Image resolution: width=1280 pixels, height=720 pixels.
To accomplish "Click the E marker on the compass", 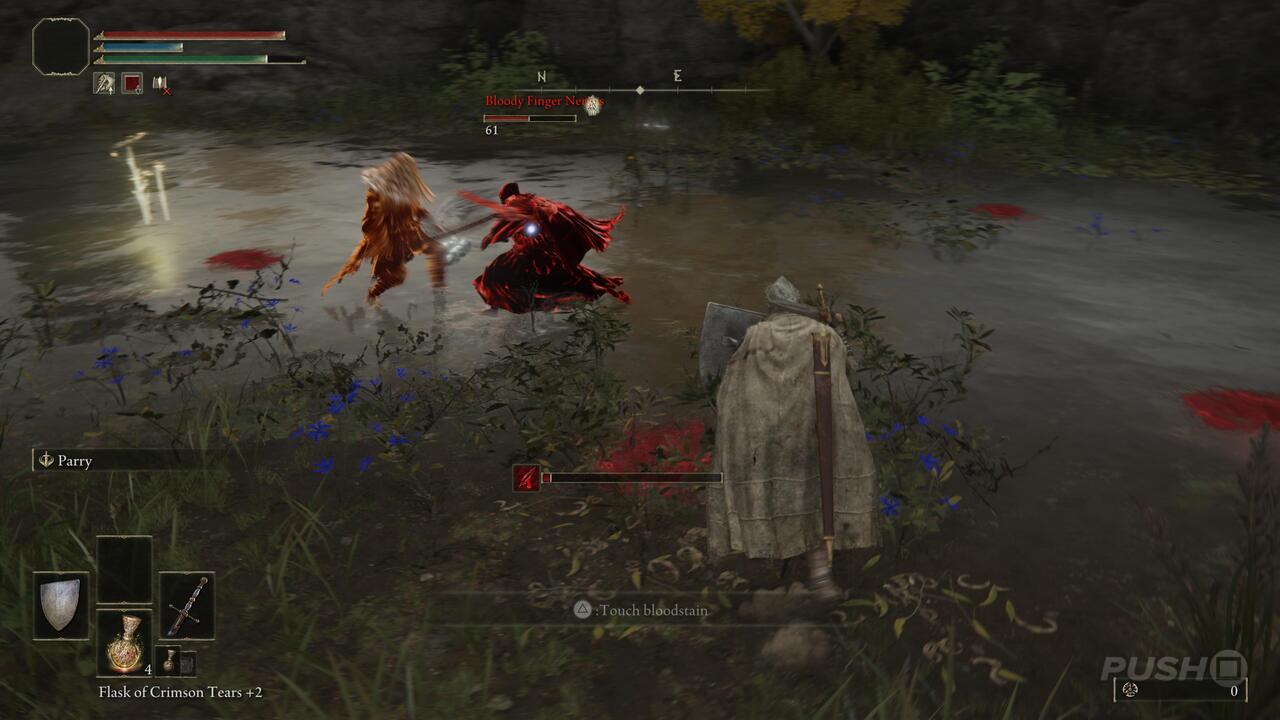I will (678, 76).
